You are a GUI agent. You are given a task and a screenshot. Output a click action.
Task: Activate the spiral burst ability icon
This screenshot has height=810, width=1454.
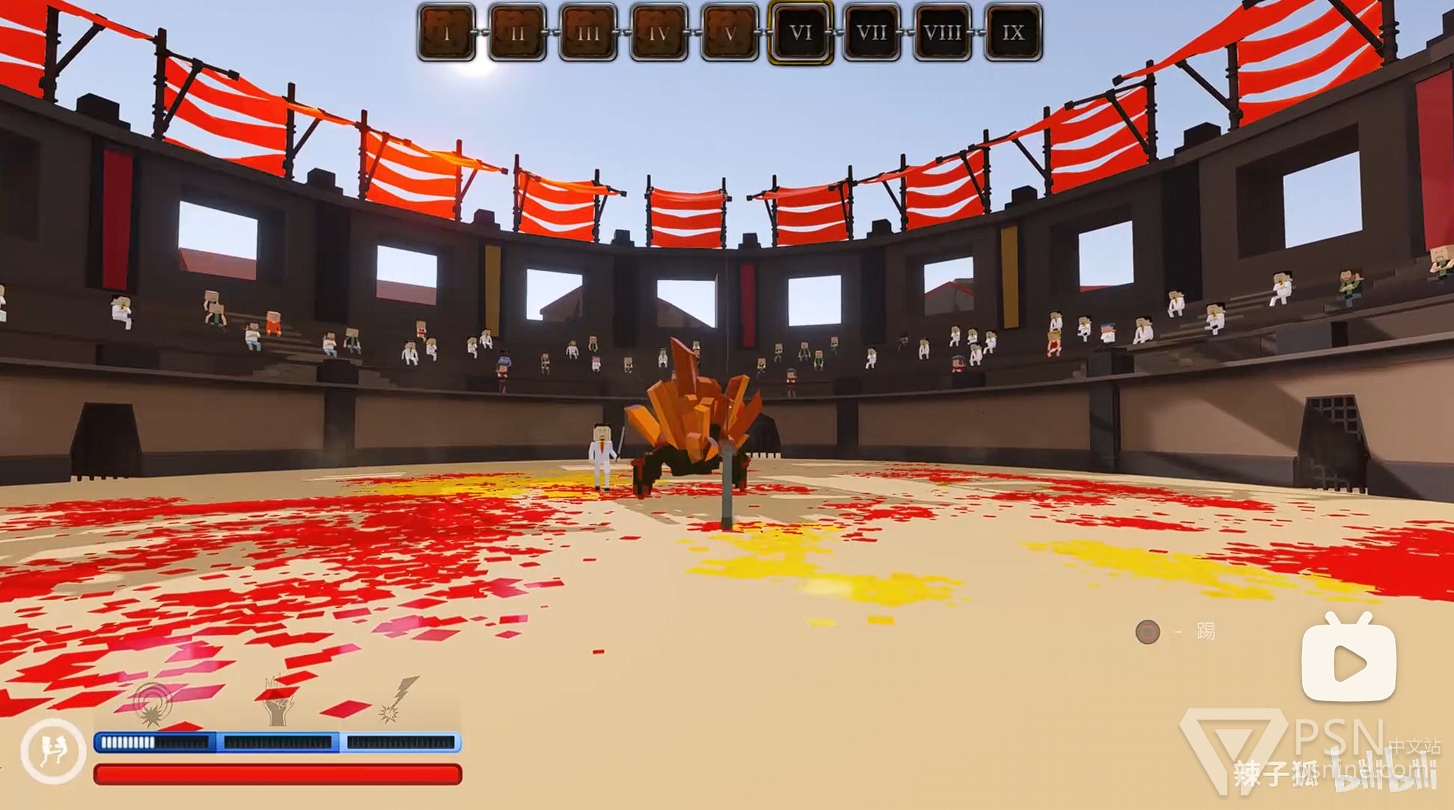click(x=153, y=703)
